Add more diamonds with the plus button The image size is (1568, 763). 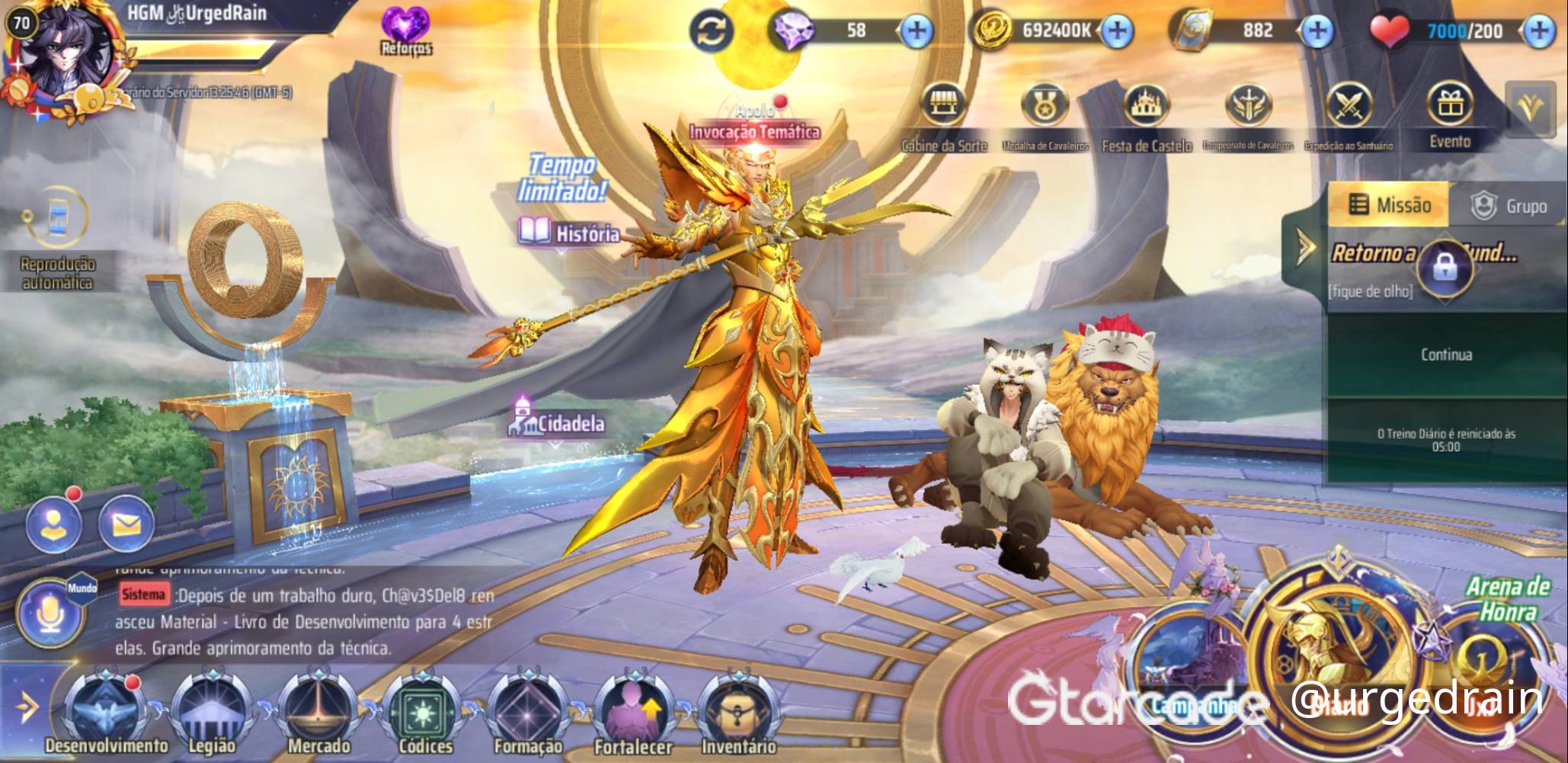tap(917, 31)
